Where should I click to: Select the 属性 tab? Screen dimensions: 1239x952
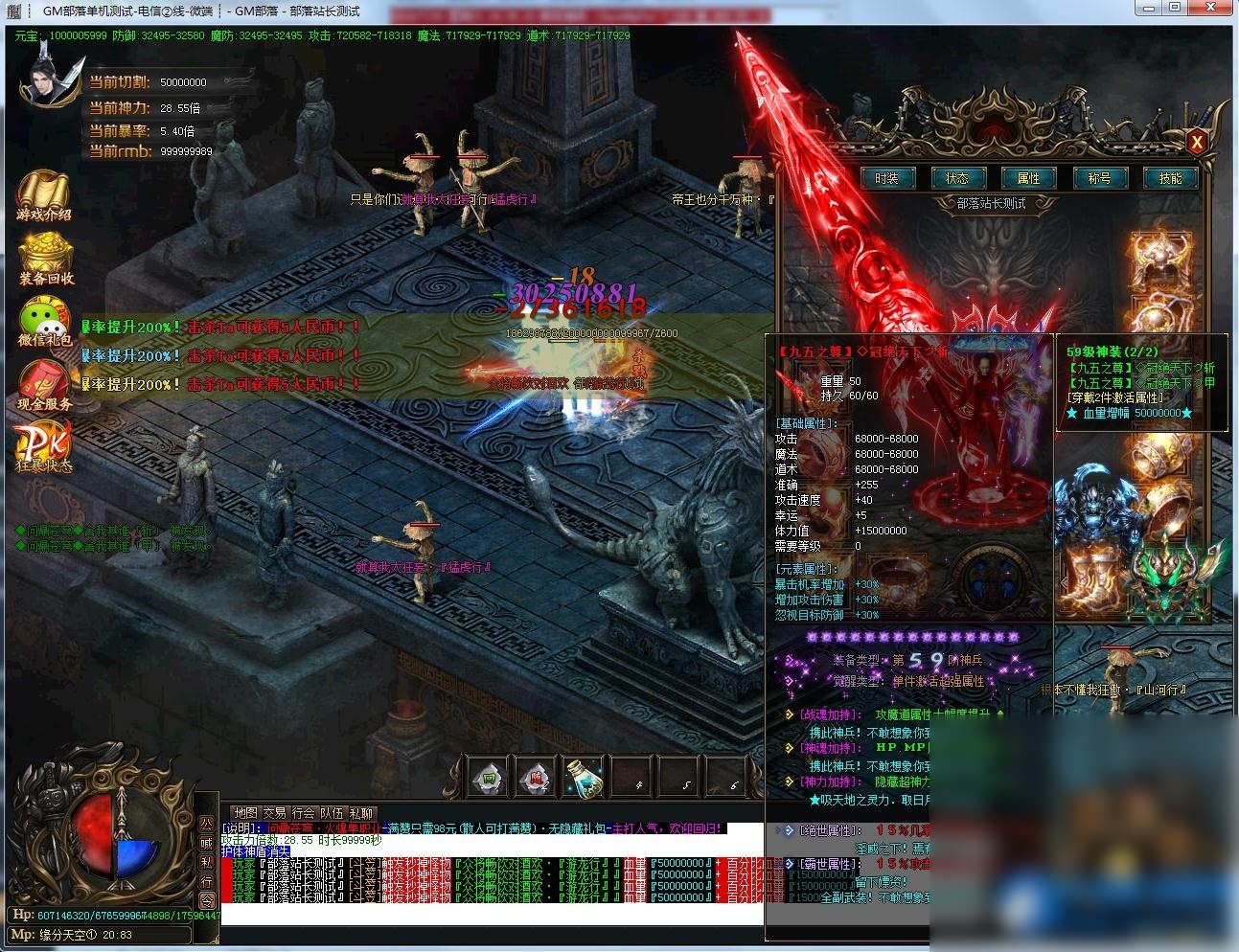click(x=1028, y=178)
